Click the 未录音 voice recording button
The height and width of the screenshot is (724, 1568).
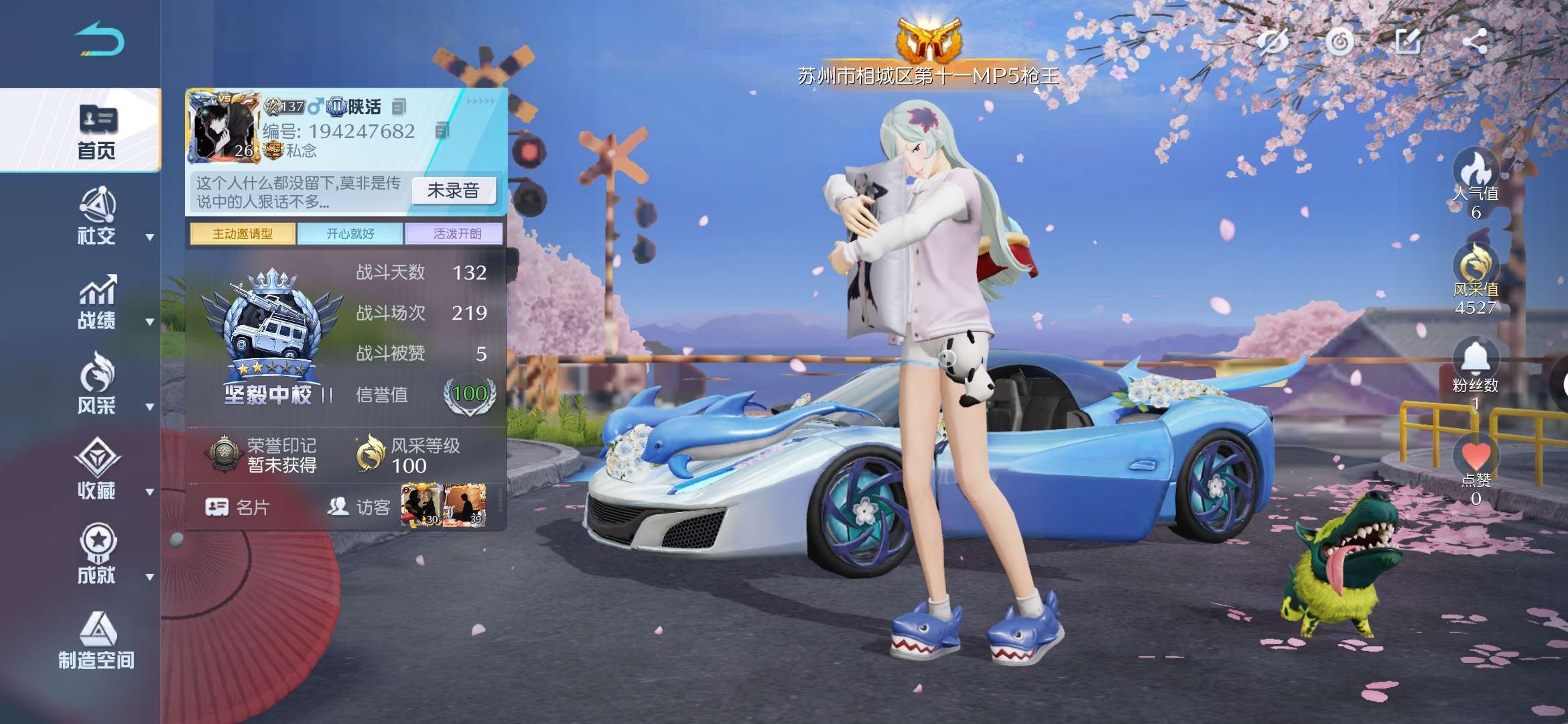(x=453, y=191)
